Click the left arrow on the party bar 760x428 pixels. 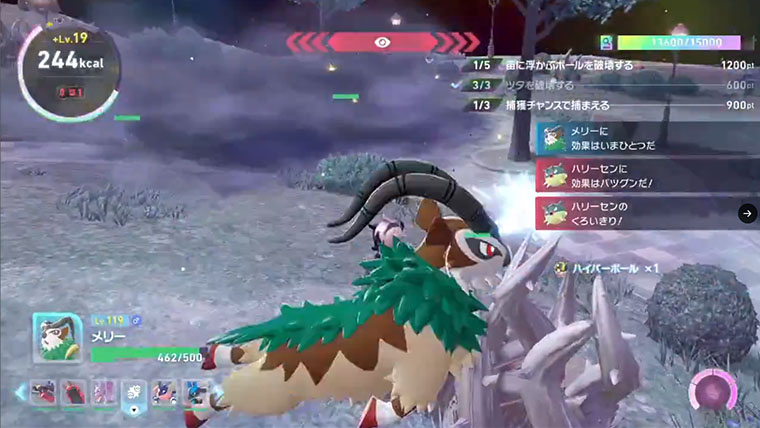[19, 394]
